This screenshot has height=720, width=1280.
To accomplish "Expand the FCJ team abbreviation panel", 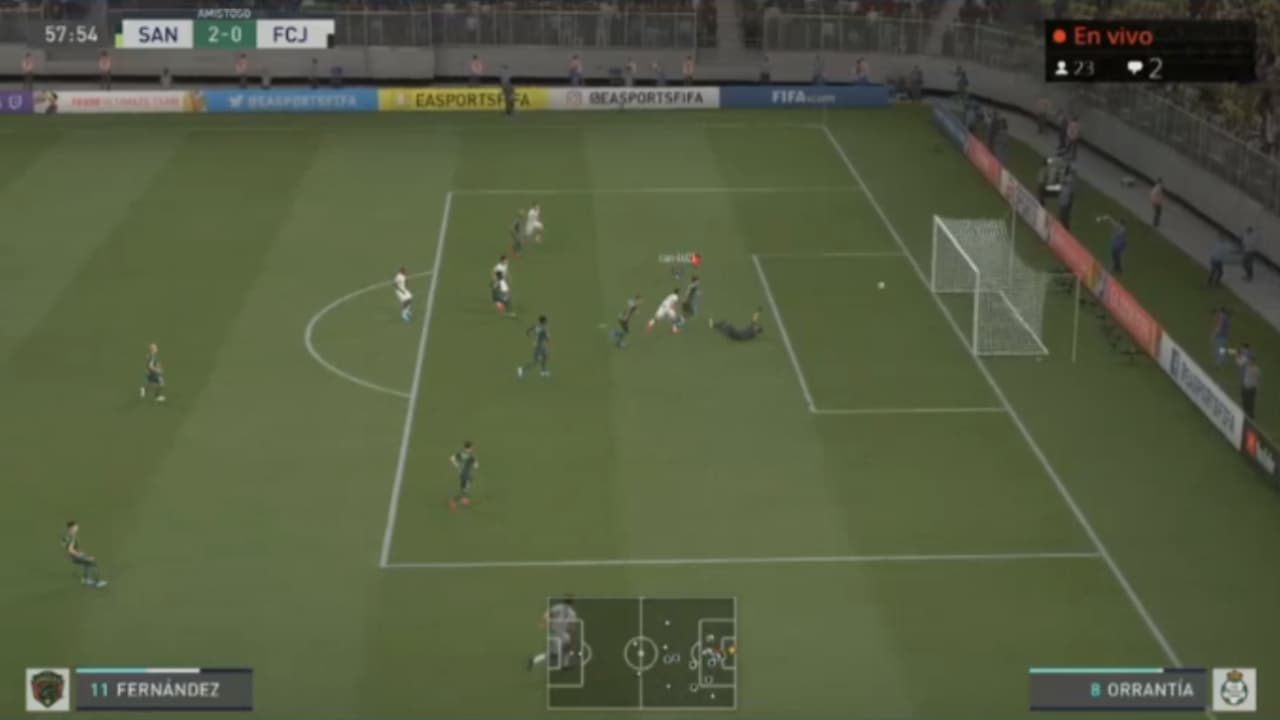I will tap(290, 33).
